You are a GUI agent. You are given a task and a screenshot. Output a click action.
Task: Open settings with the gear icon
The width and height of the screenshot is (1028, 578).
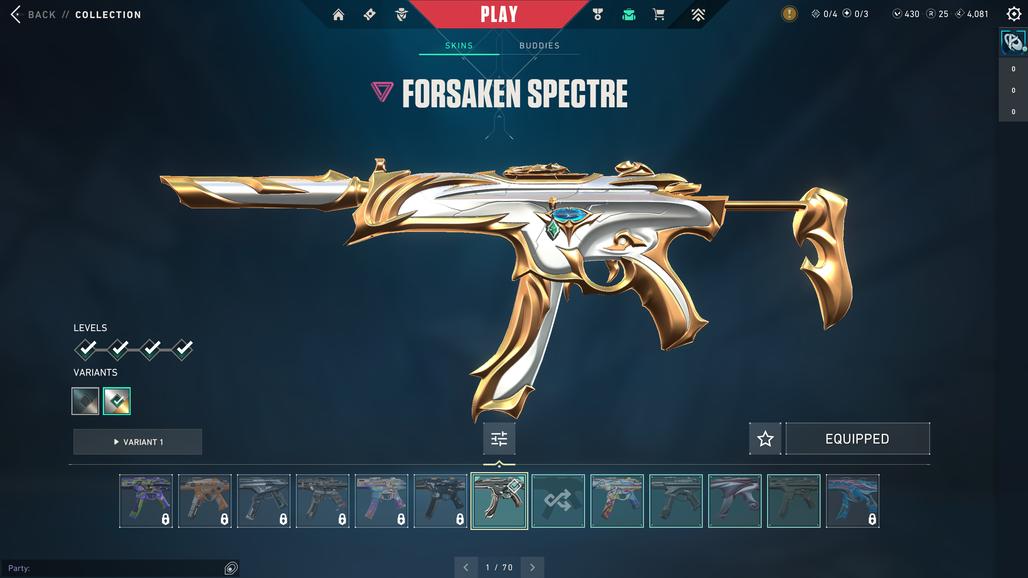click(1014, 14)
